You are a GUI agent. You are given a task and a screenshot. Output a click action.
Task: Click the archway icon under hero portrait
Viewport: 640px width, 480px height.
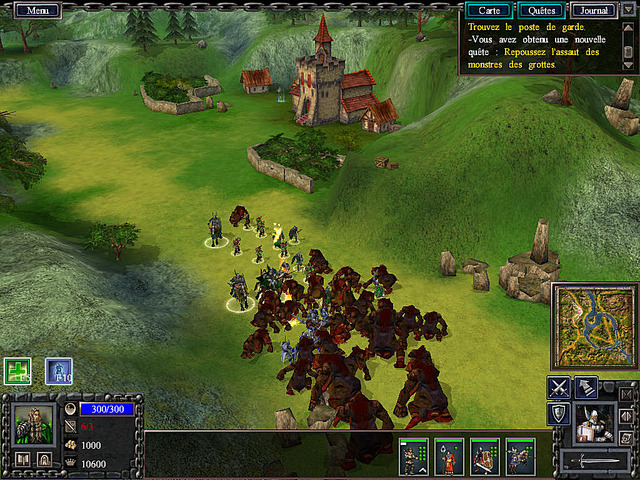click(x=45, y=460)
